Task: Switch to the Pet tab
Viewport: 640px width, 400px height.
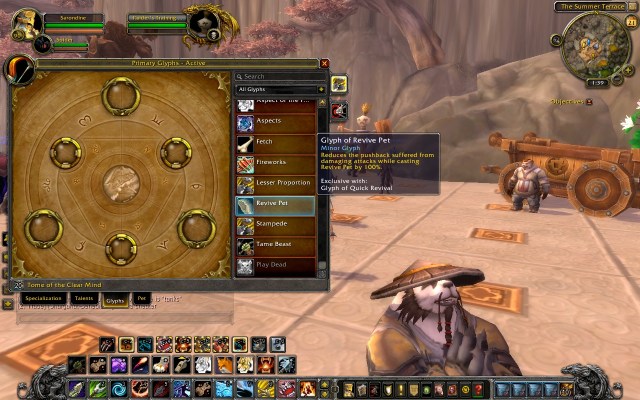Action: click(x=142, y=298)
